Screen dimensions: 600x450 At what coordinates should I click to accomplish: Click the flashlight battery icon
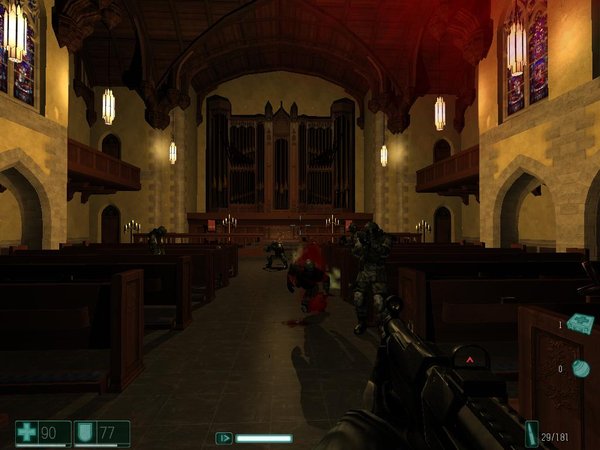225,437
